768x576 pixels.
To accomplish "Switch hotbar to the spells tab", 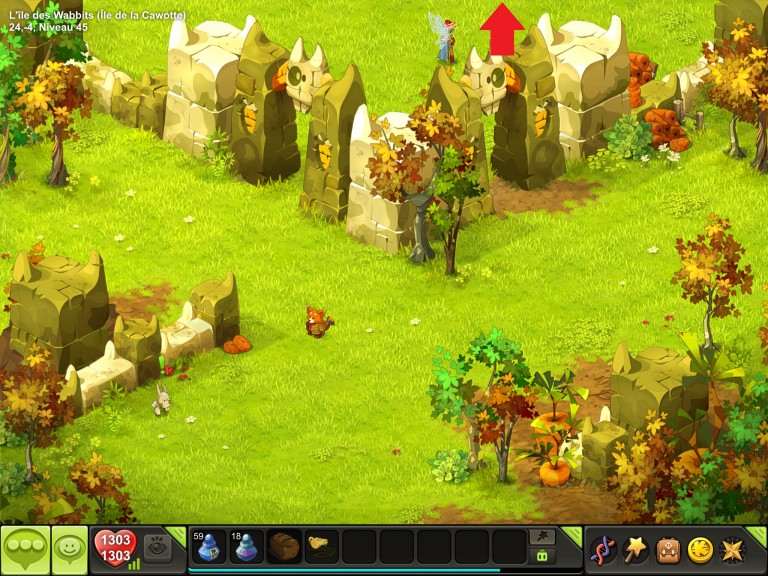I will click(x=542, y=537).
